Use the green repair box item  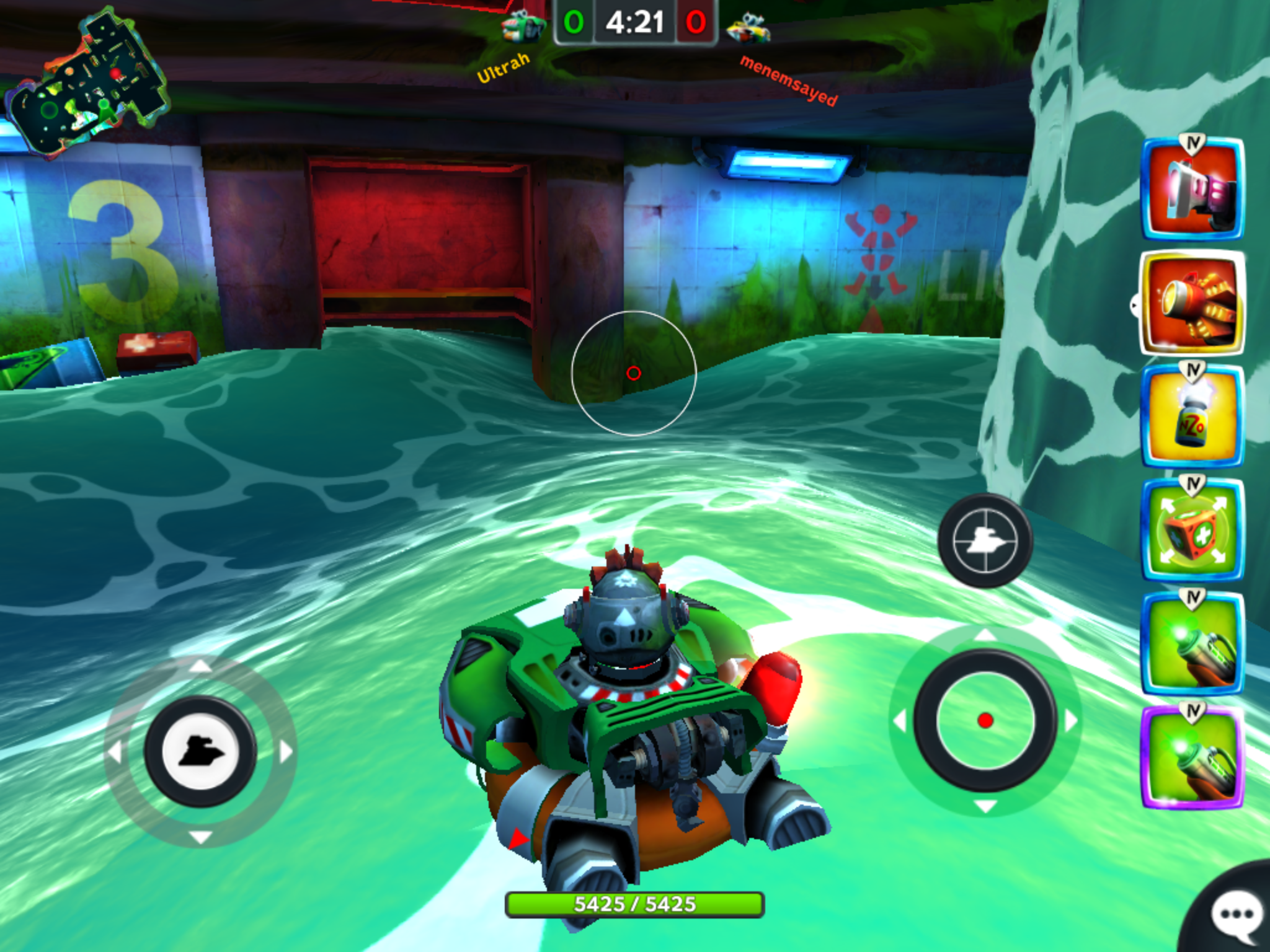[x=1192, y=530]
